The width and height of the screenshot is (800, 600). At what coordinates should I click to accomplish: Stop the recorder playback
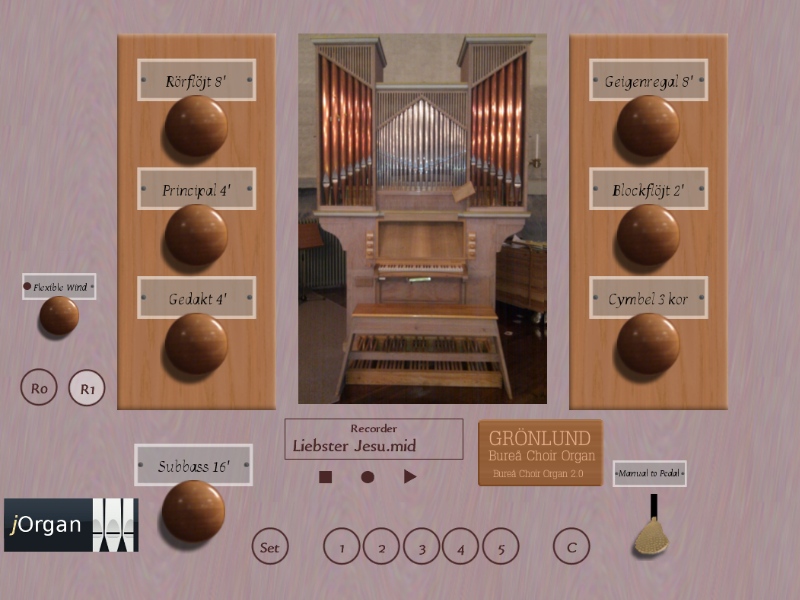coord(325,477)
